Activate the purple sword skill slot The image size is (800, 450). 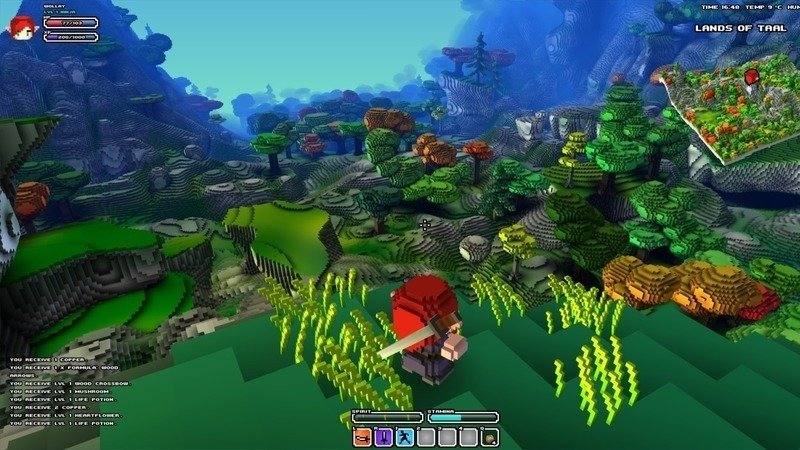click(x=383, y=436)
